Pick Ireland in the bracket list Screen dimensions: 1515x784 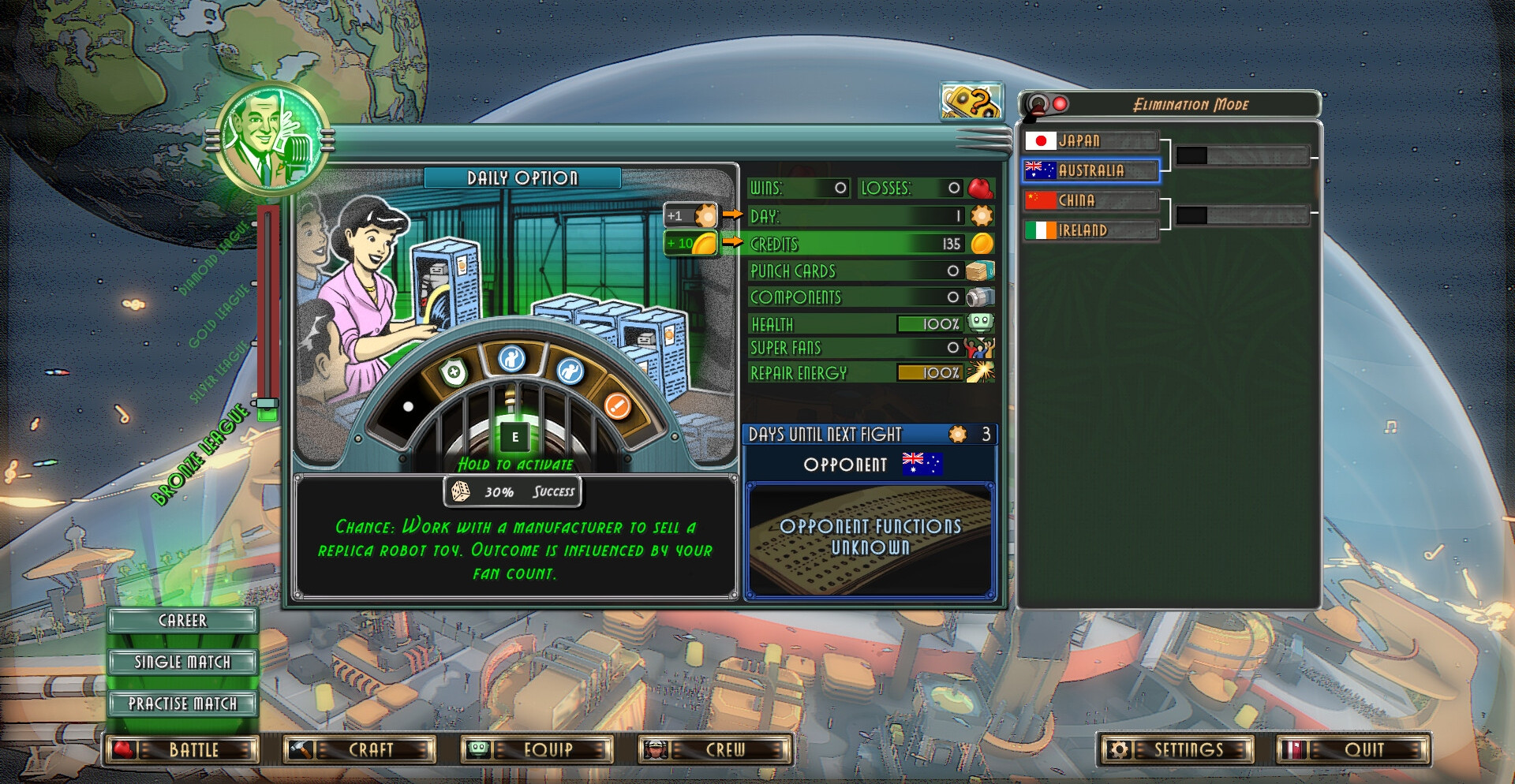click(1091, 230)
